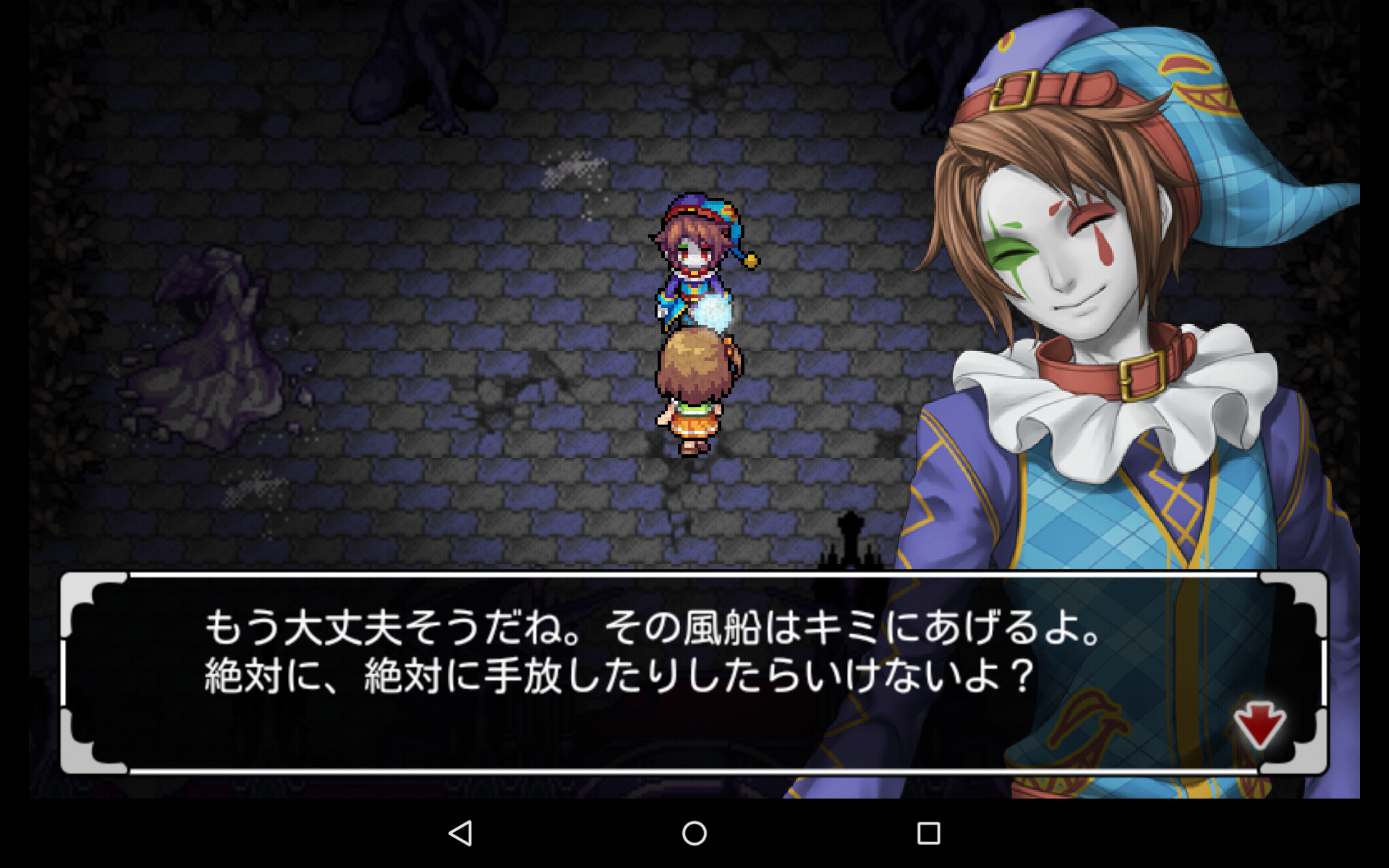Advance dialogue with the red arrow

click(1259, 725)
